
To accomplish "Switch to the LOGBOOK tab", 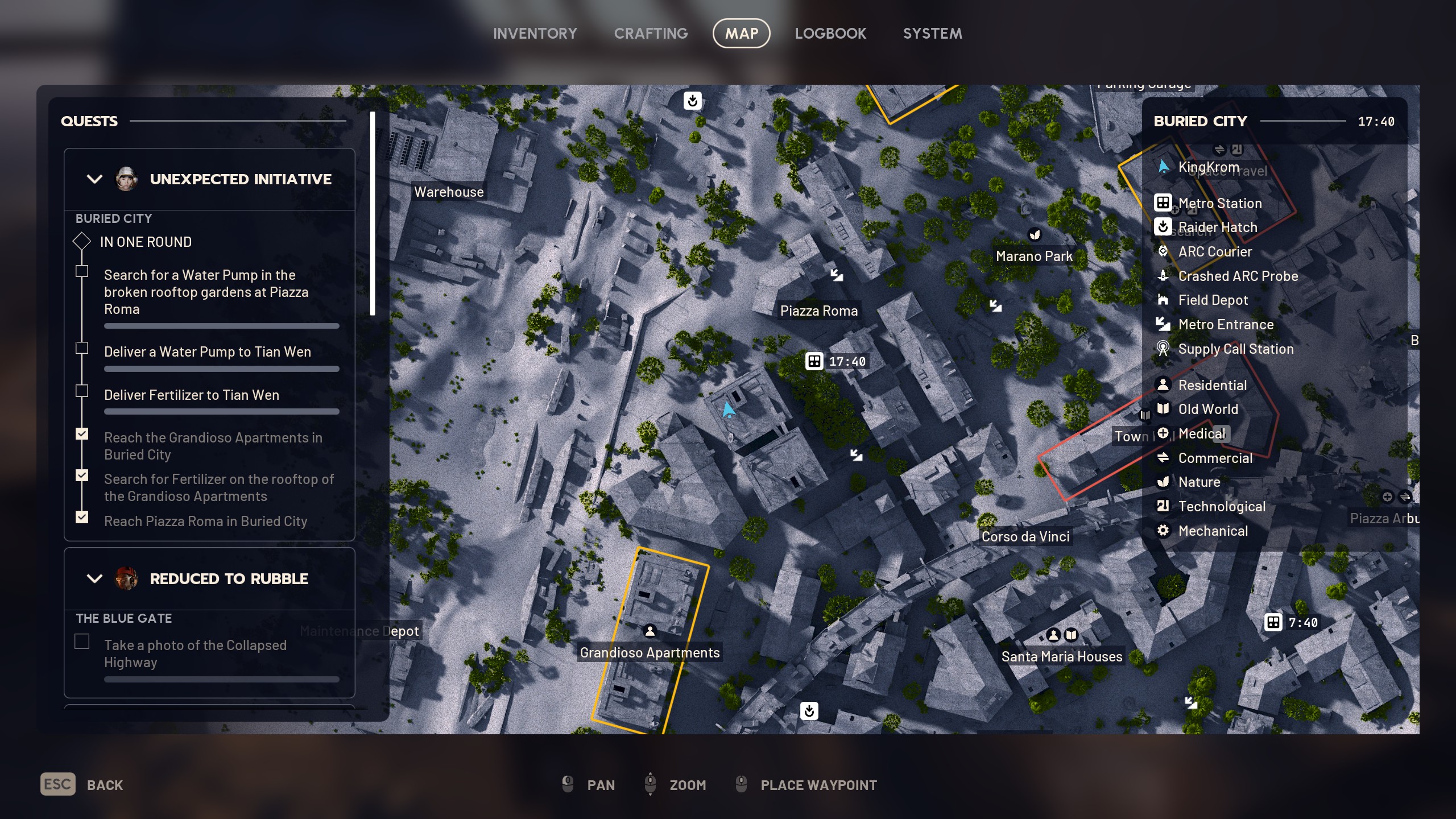I will (x=831, y=33).
